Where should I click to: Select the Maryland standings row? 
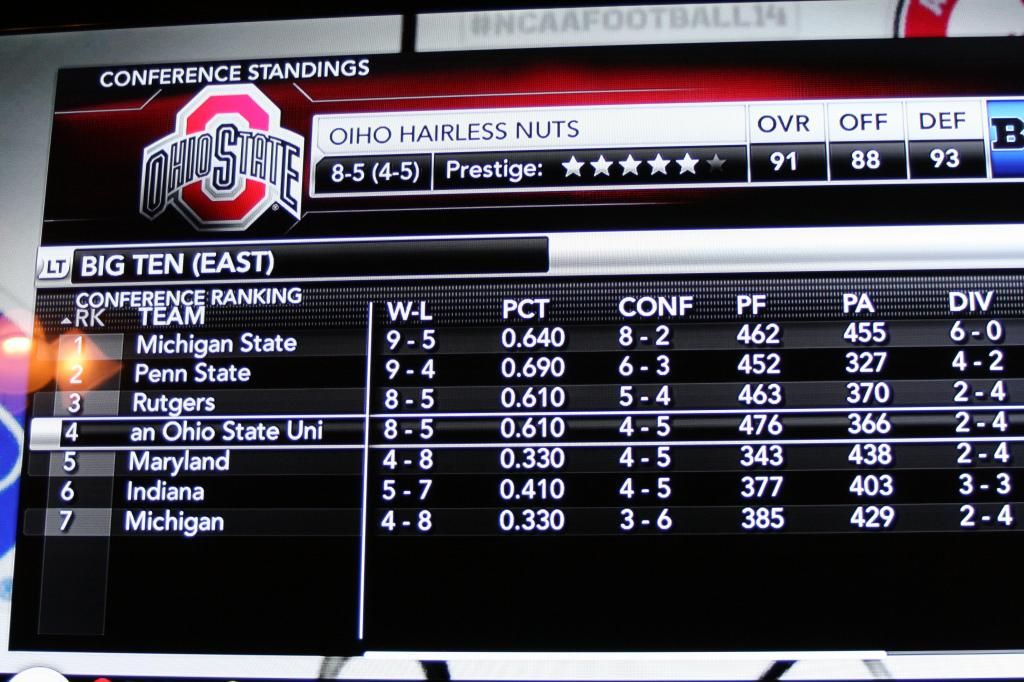tap(179, 461)
